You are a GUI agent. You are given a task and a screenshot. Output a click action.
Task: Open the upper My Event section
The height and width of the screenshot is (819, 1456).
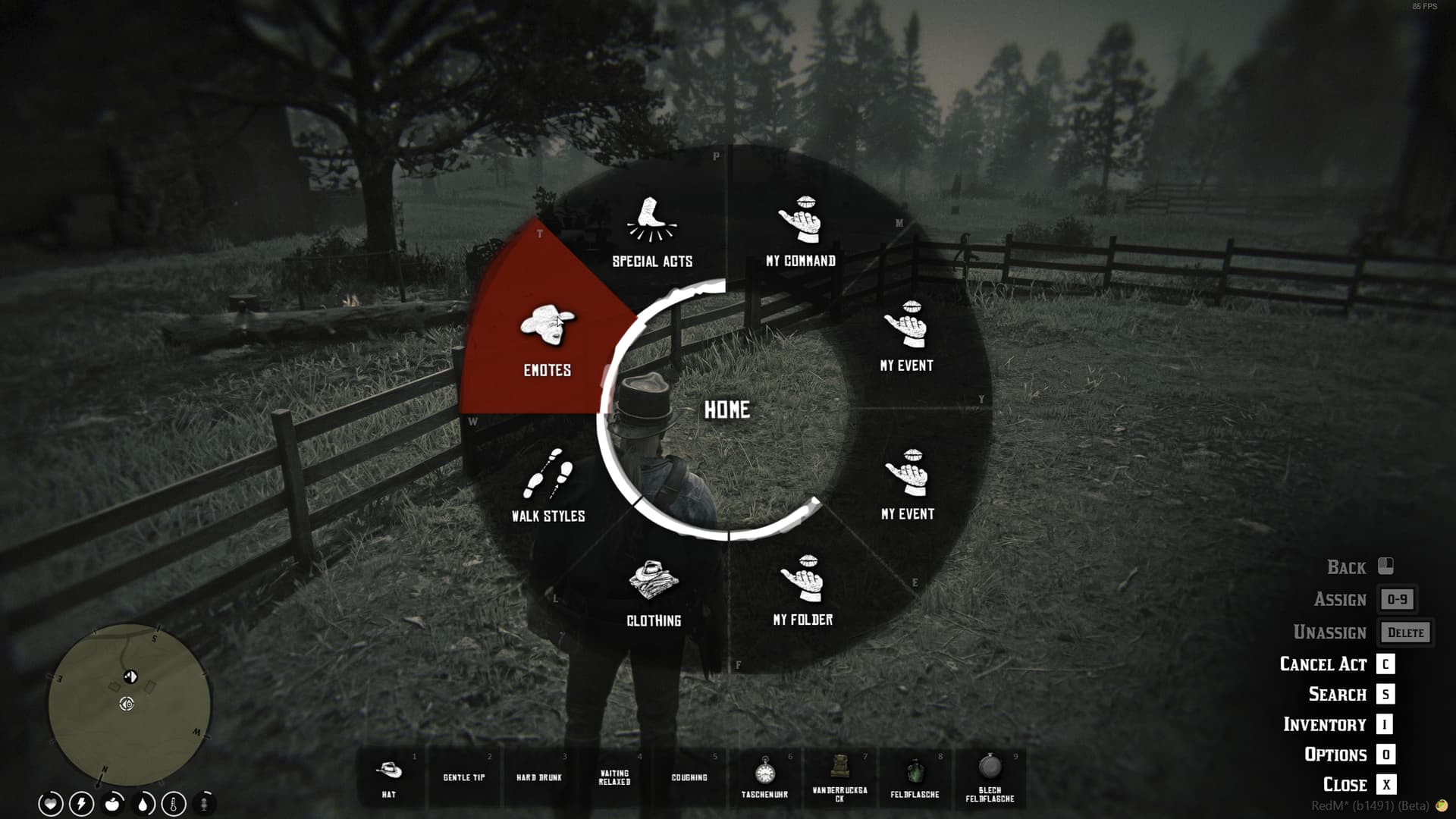[x=906, y=341]
